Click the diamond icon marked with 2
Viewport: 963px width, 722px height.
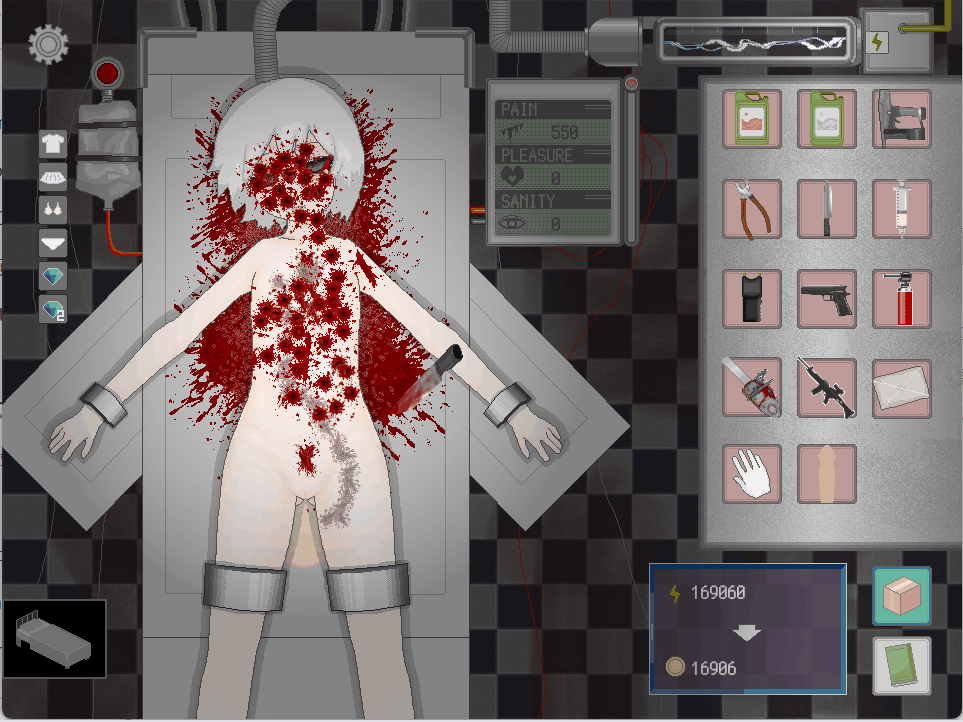(53, 309)
